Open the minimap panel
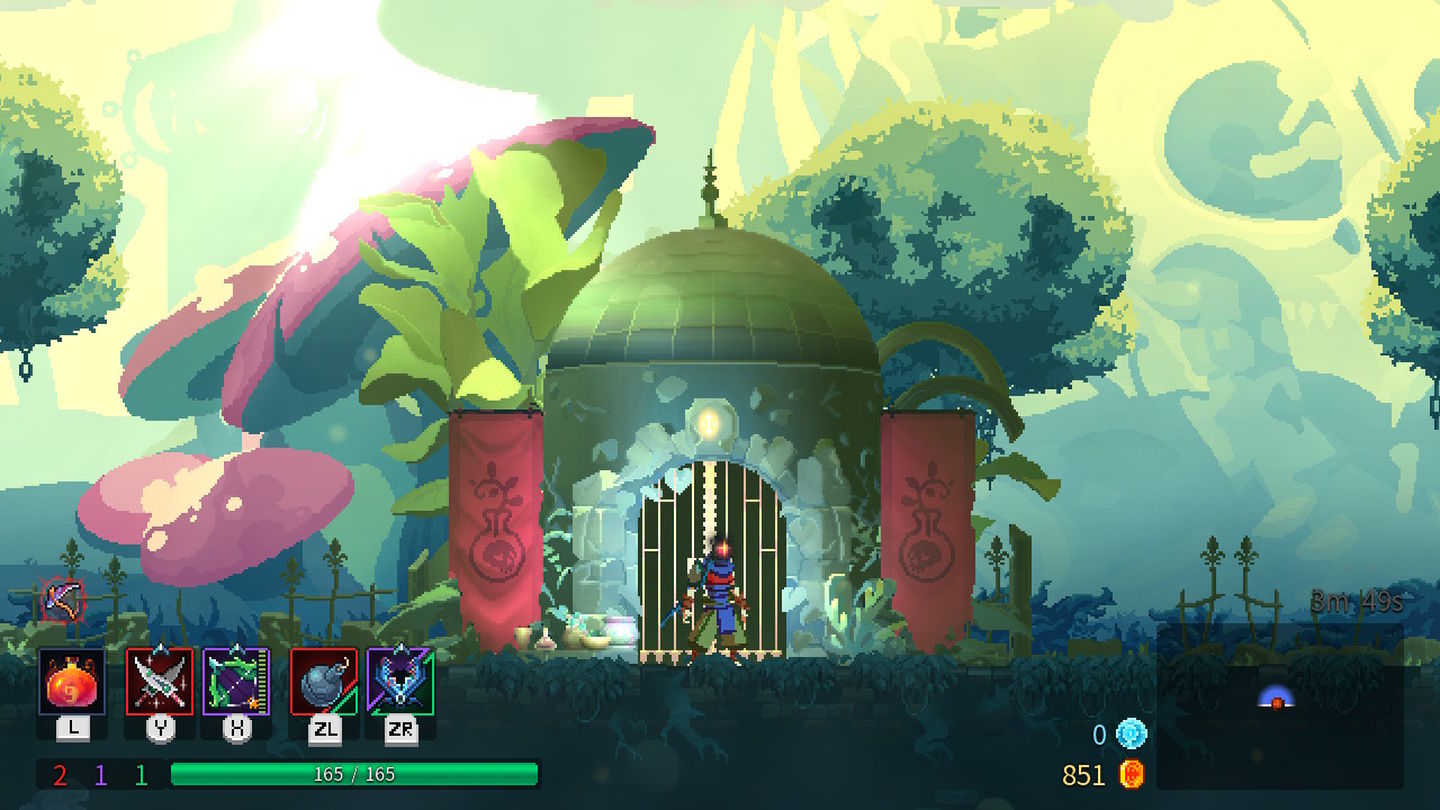This screenshot has height=810, width=1440. (1280, 705)
